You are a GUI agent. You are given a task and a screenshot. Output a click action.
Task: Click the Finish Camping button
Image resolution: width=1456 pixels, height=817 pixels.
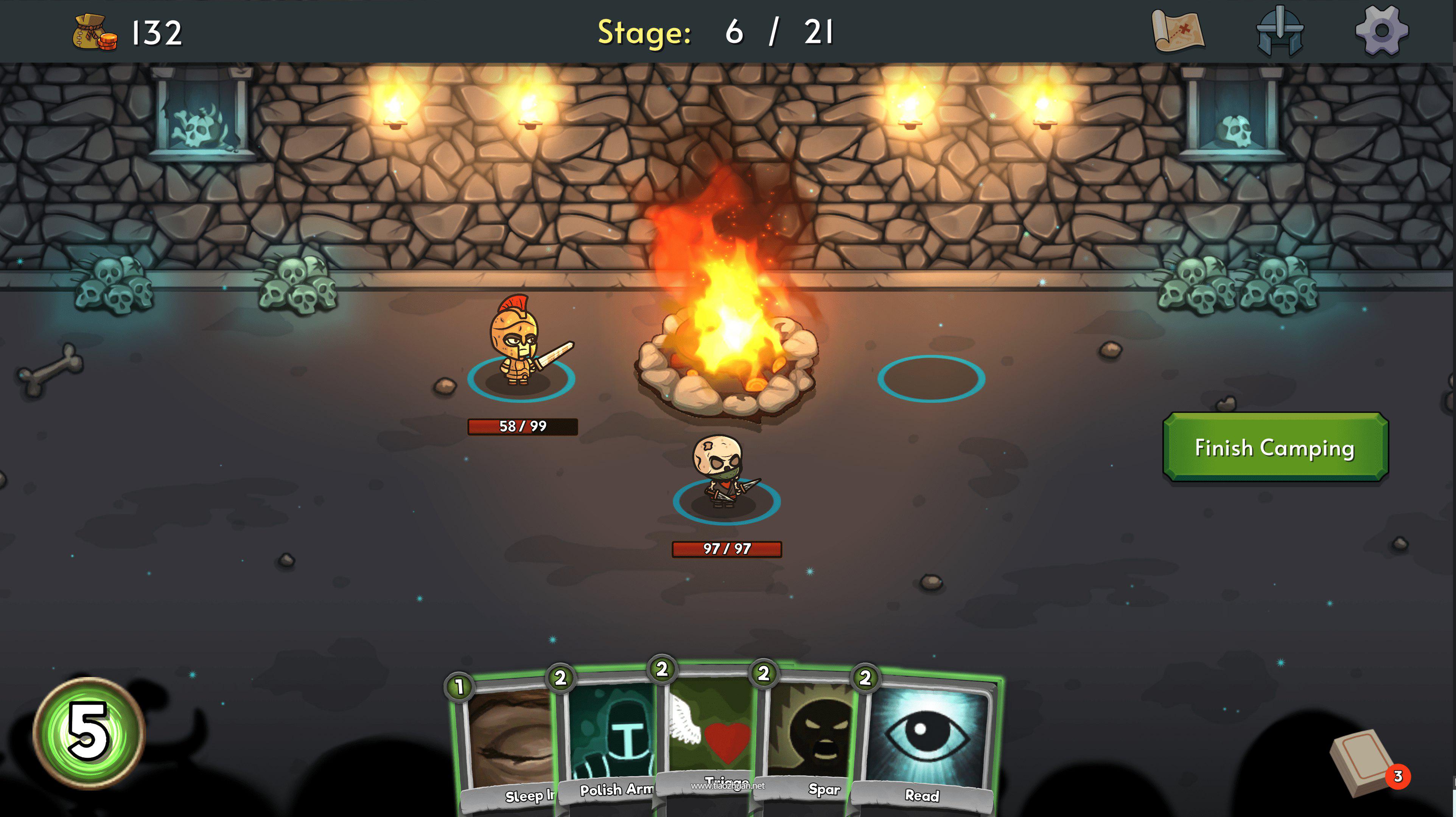click(x=1275, y=447)
